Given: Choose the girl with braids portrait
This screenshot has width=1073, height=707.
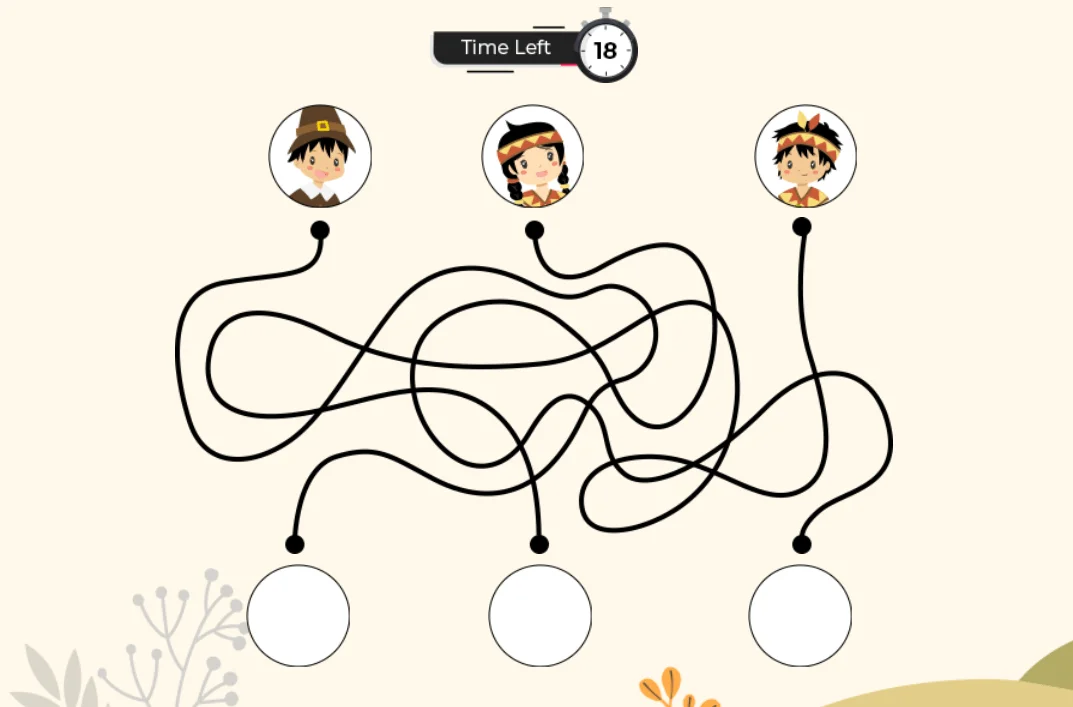Looking at the screenshot, I should coord(533,157).
